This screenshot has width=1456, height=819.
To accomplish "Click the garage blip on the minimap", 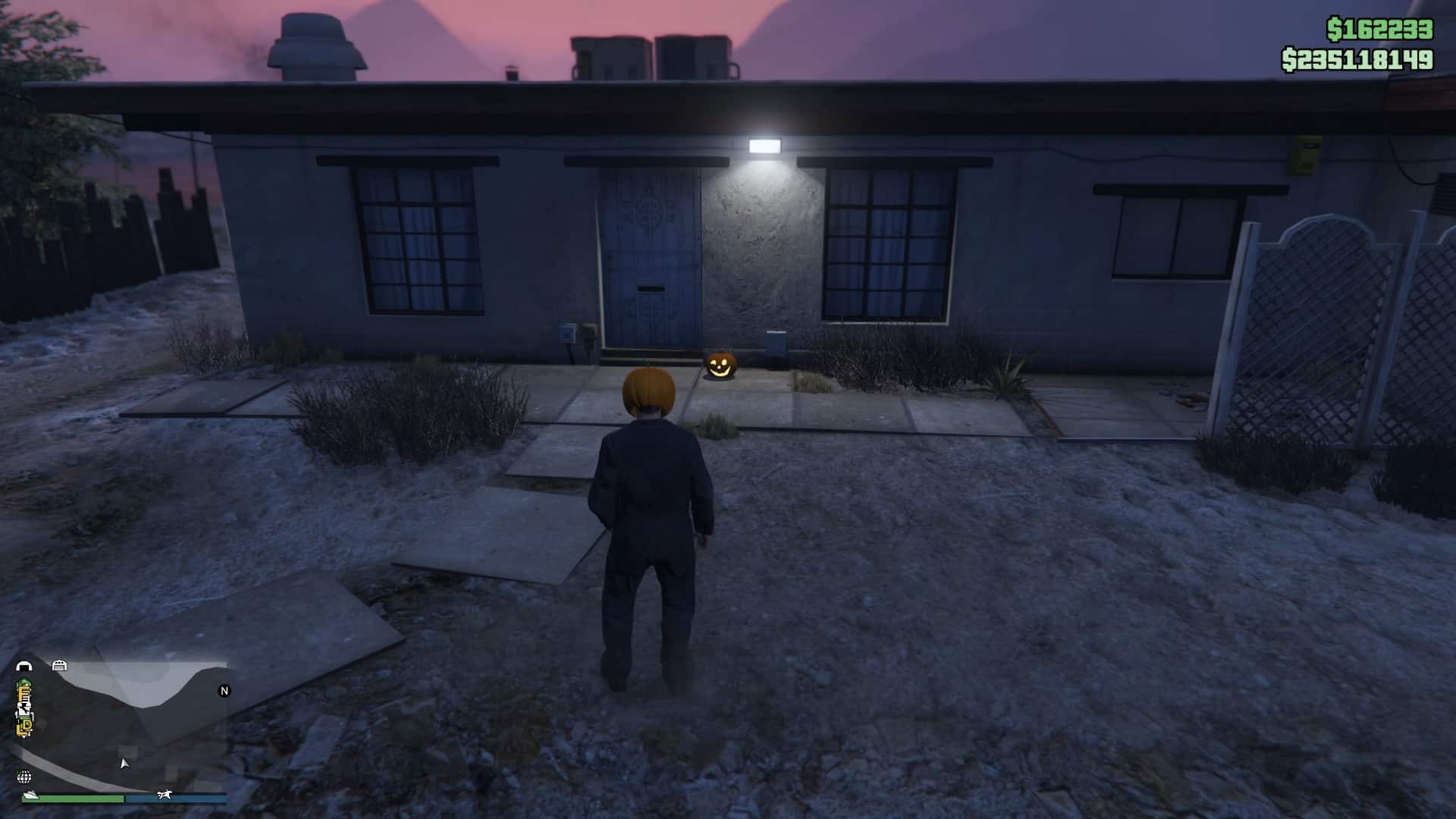I will (x=61, y=665).
